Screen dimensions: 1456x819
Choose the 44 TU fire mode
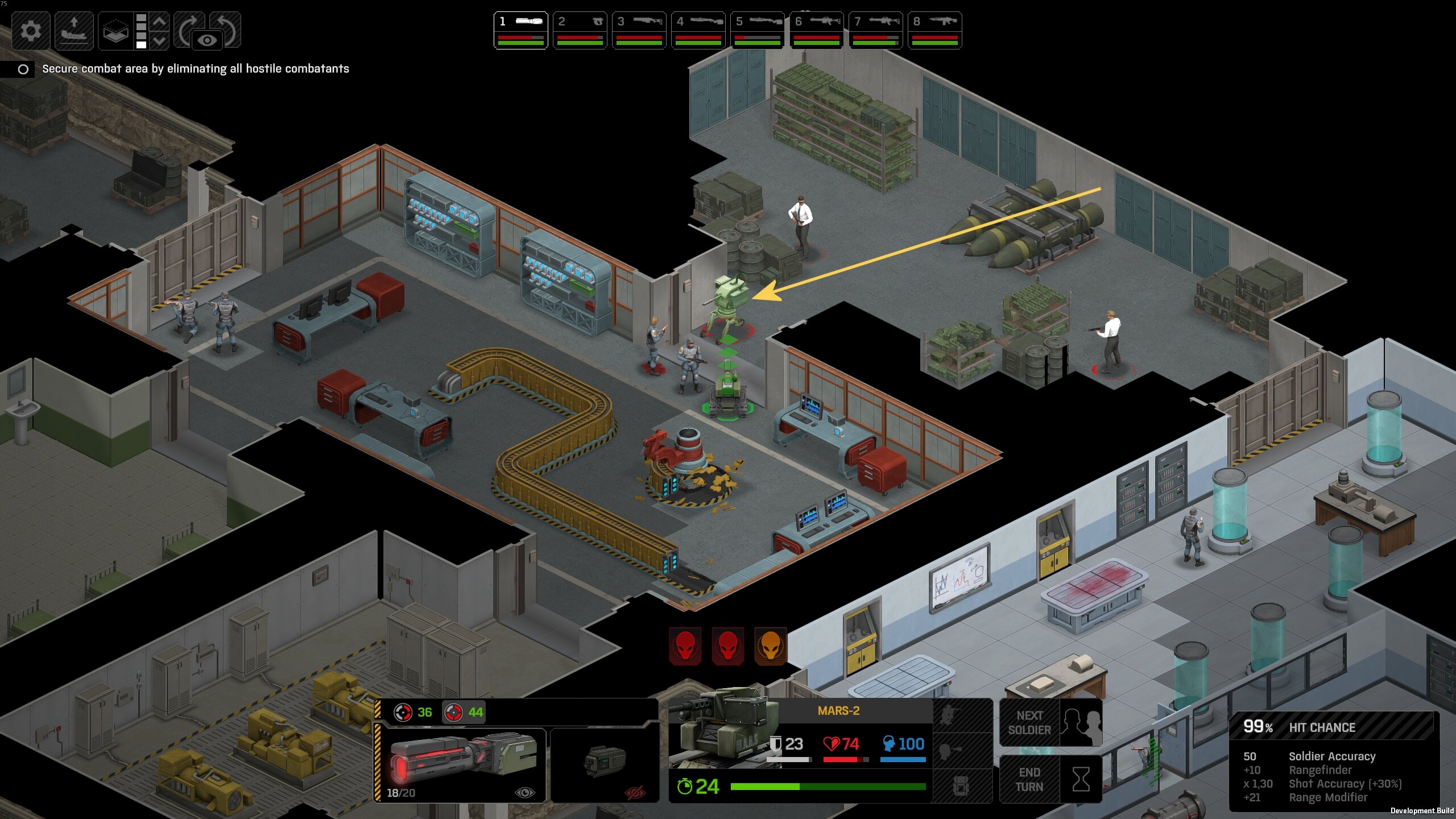point(464,712)
